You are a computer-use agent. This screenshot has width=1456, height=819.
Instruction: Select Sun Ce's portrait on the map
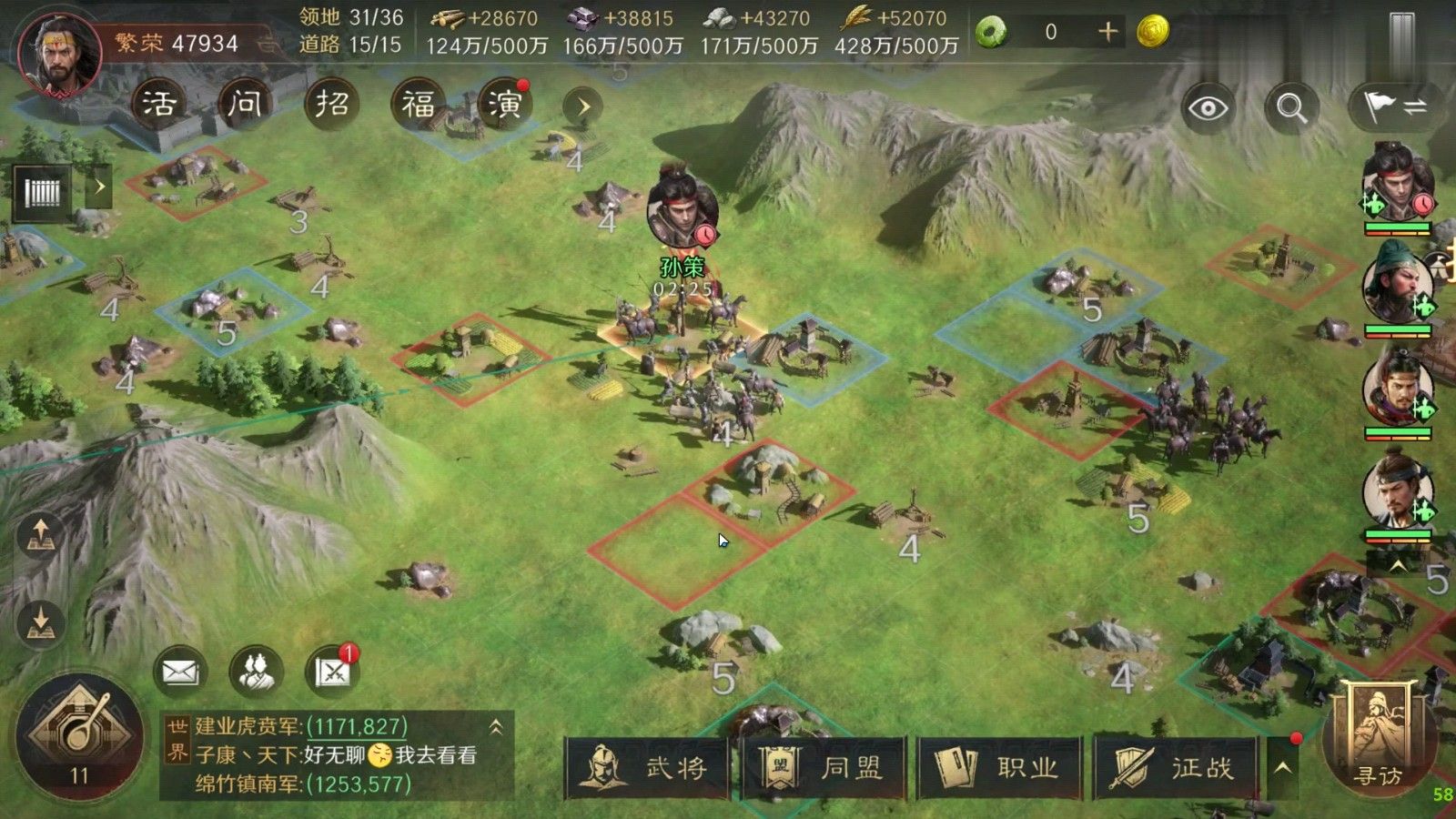click(x=682, y=214)
